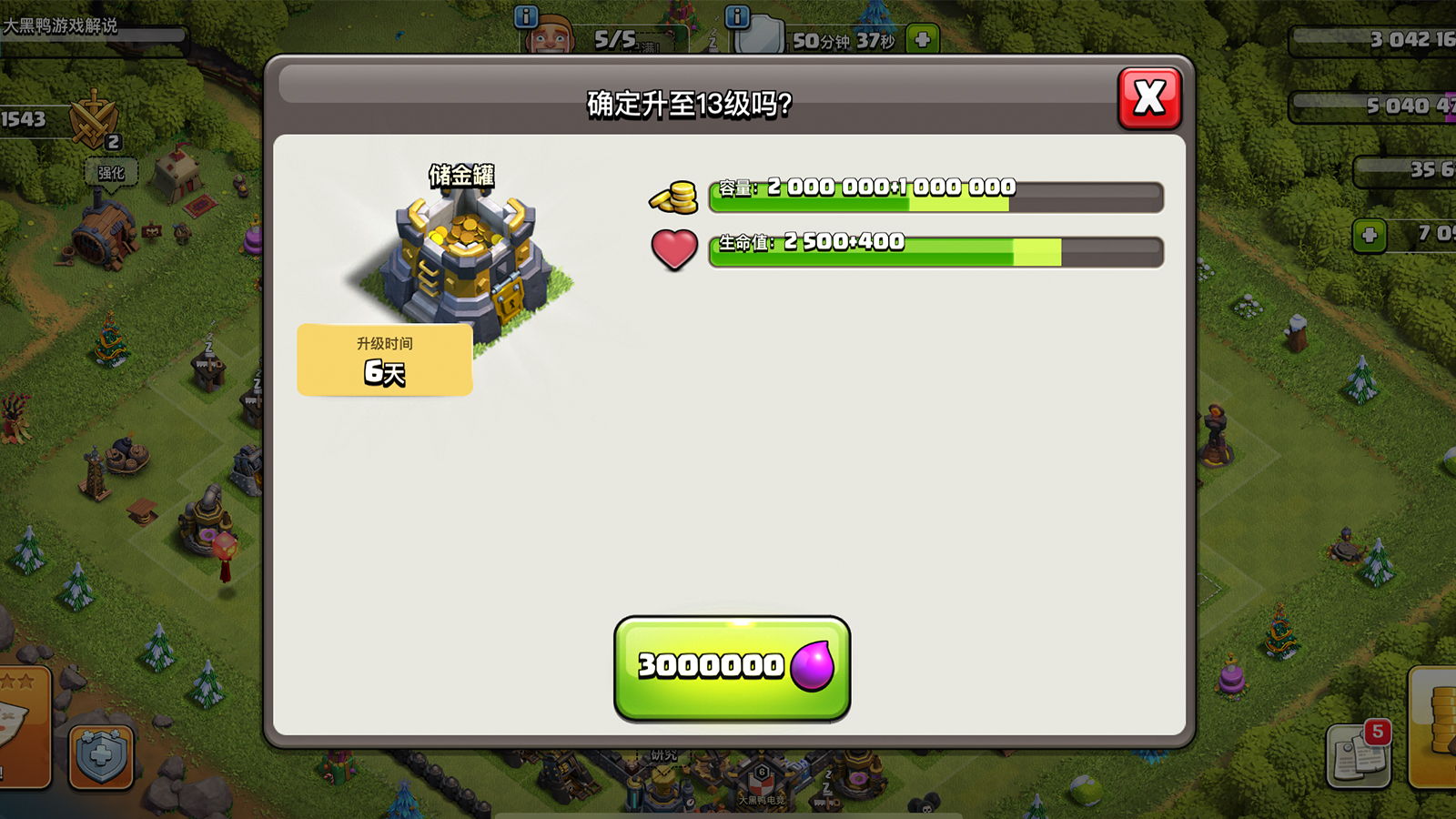
Task: Open the blue shield defense button
Action: [101, 755]
